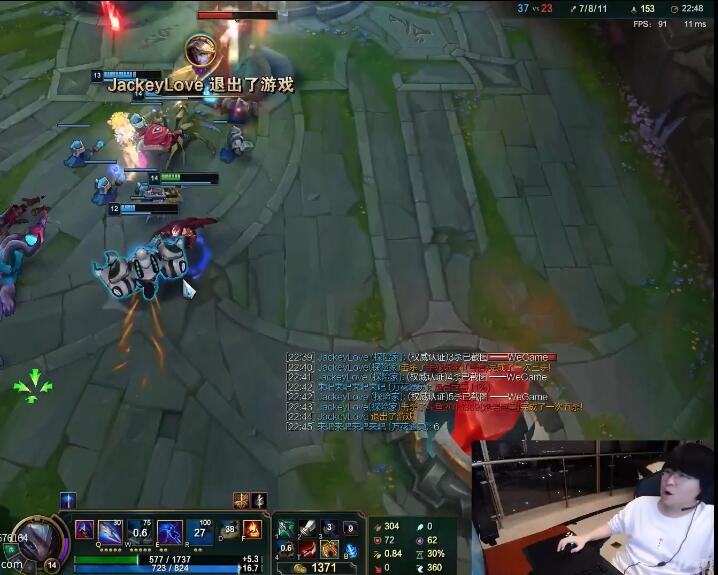This screenshot has width=718, height=575.
Task: Click the streamer webcam overlay
Action: point(593,507)
